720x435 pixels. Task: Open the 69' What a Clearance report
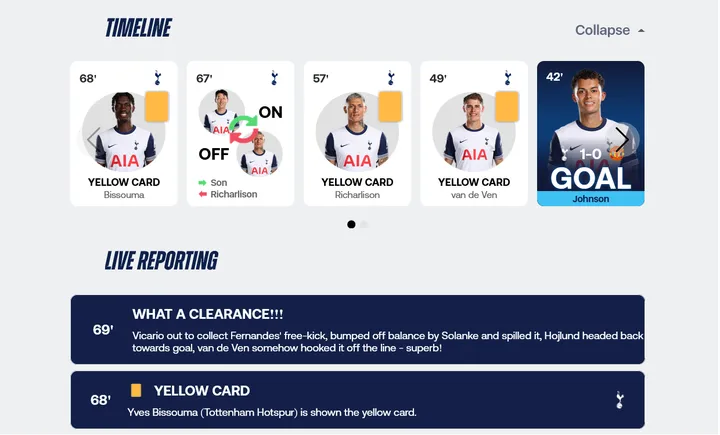click(357, 329)
